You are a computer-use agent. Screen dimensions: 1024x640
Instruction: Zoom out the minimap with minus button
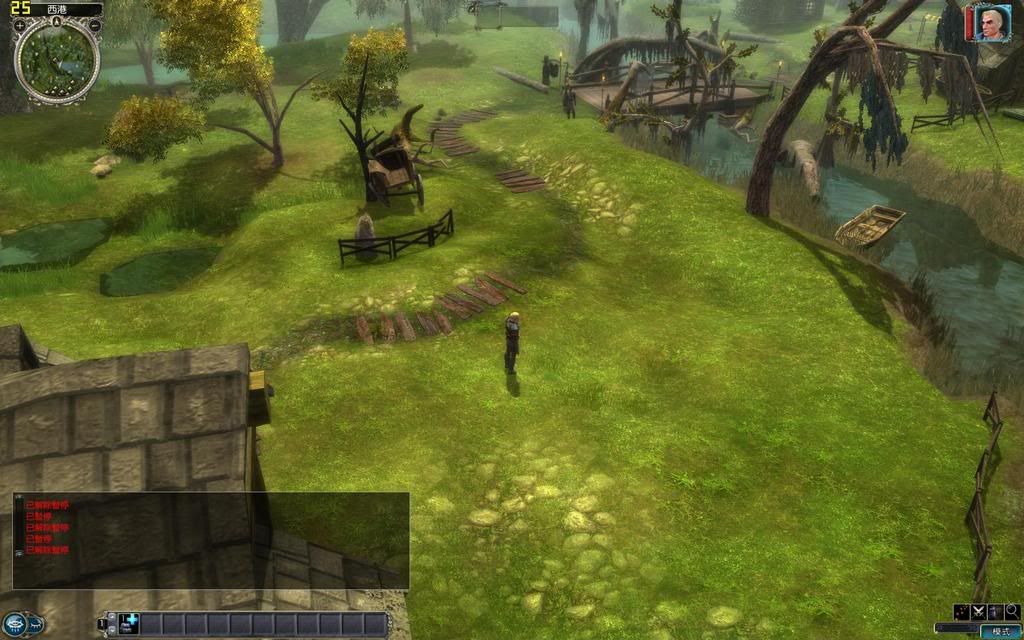(x=95, y=25)
